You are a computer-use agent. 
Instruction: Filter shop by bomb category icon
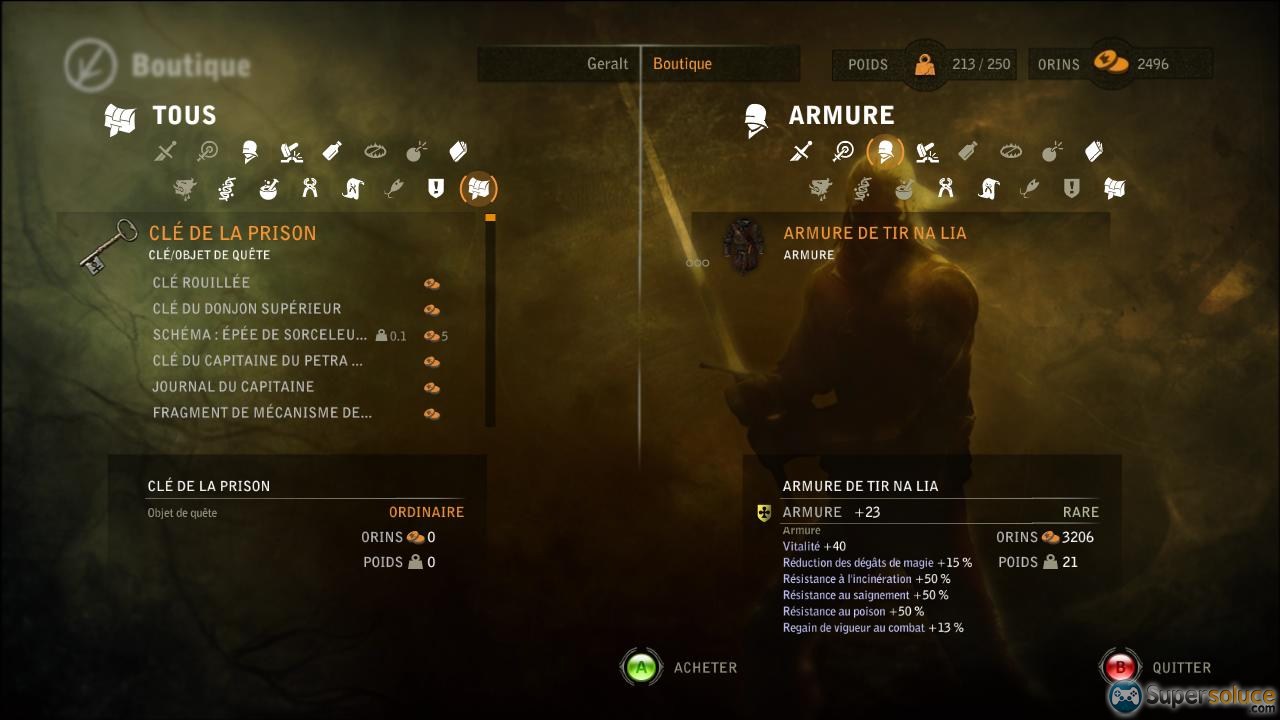pos(1052,152)
